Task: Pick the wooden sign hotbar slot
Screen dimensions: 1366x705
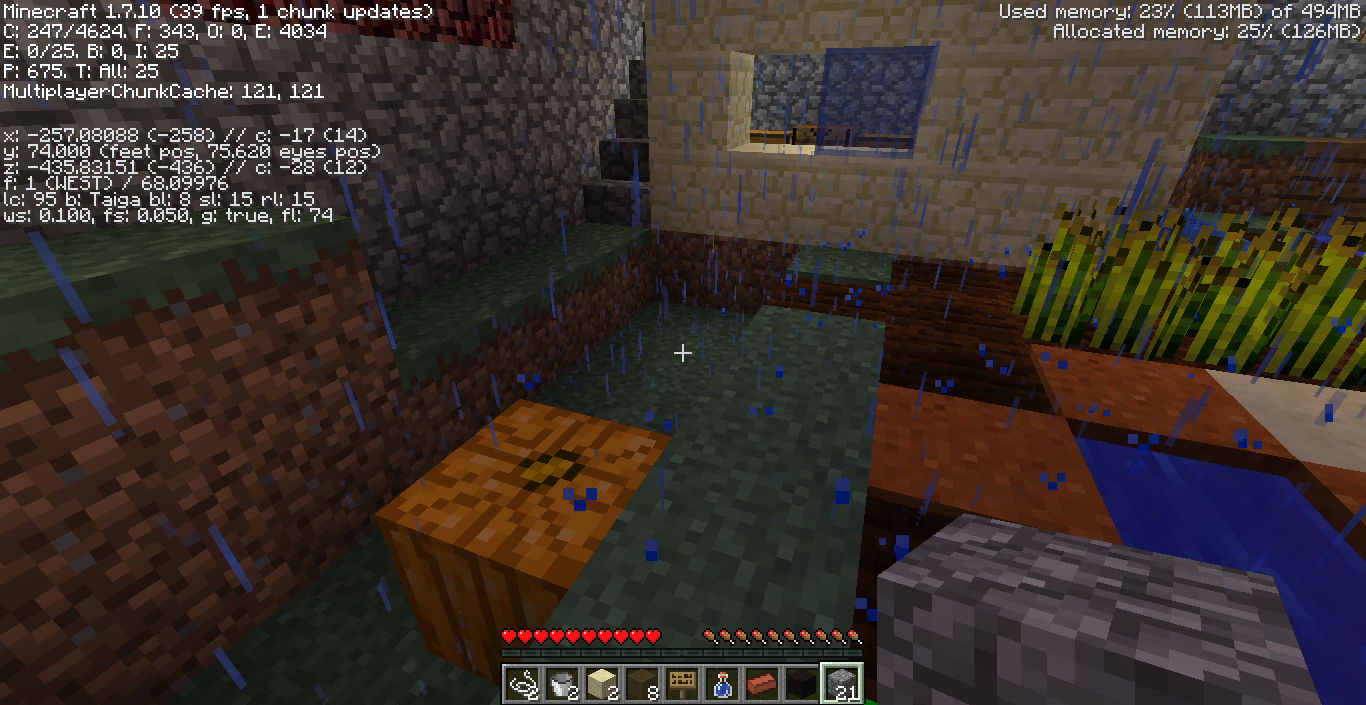Action: (682, 683)
